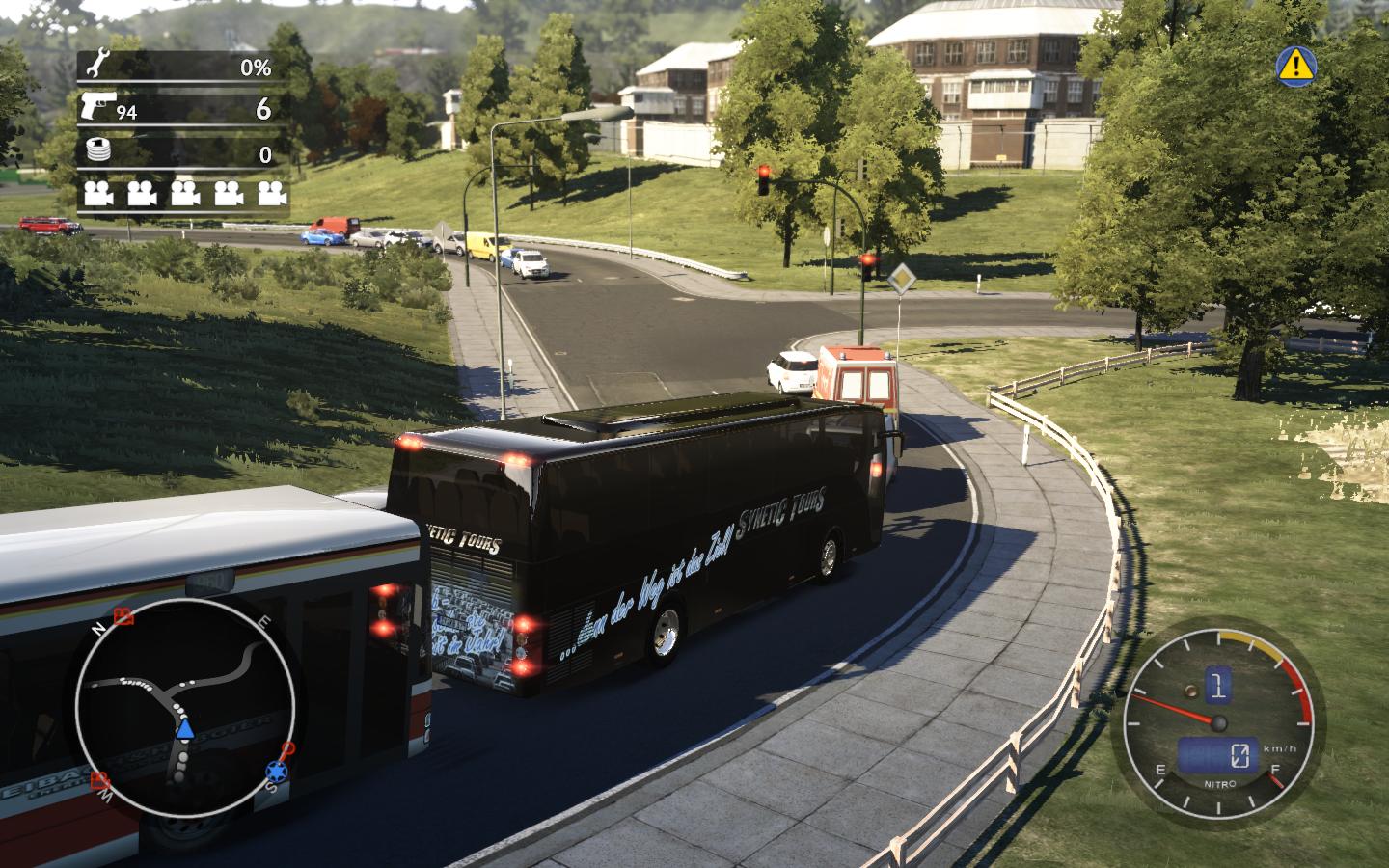Choose the pistol weapon icon
1389x868 pixels.
(x=98, y=107)
